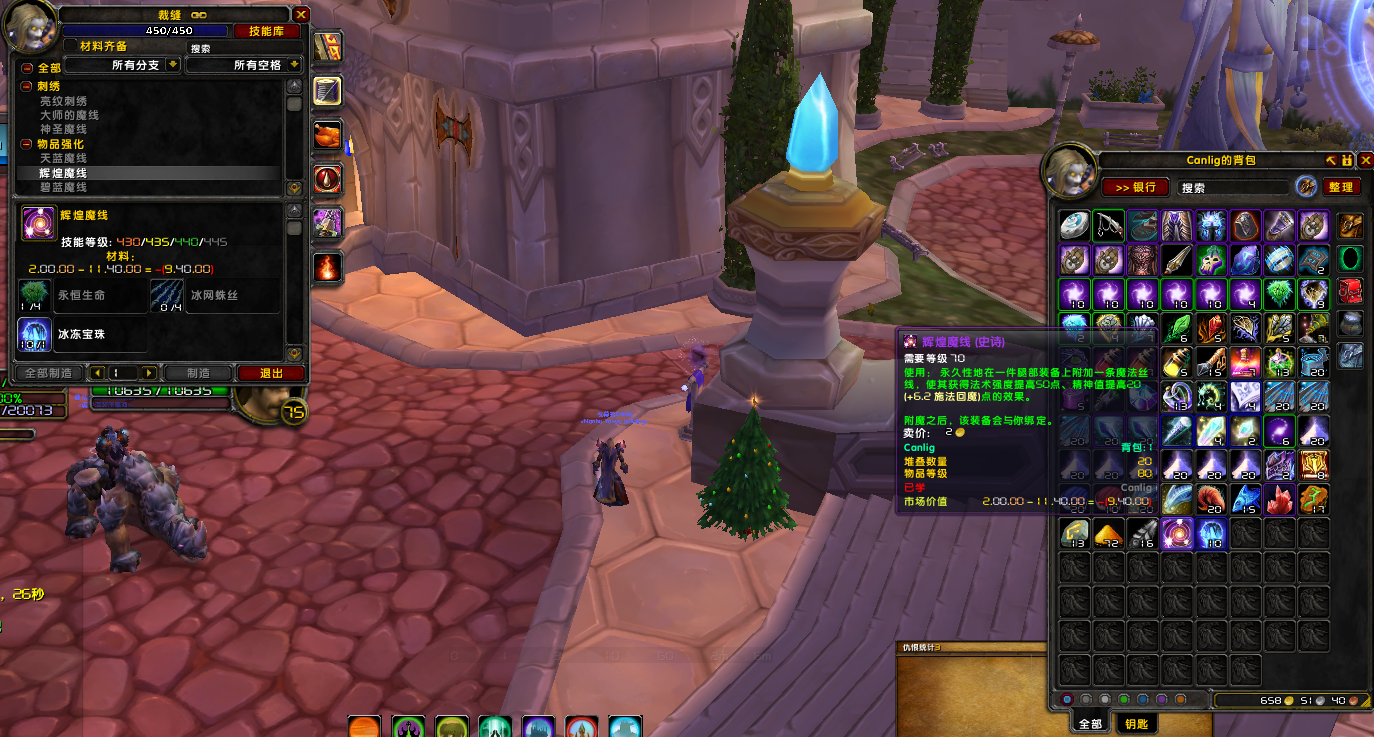This screenshot has width=1374, height=737.
Task: Click the 全部制造 create-all button
Action: 46,373
